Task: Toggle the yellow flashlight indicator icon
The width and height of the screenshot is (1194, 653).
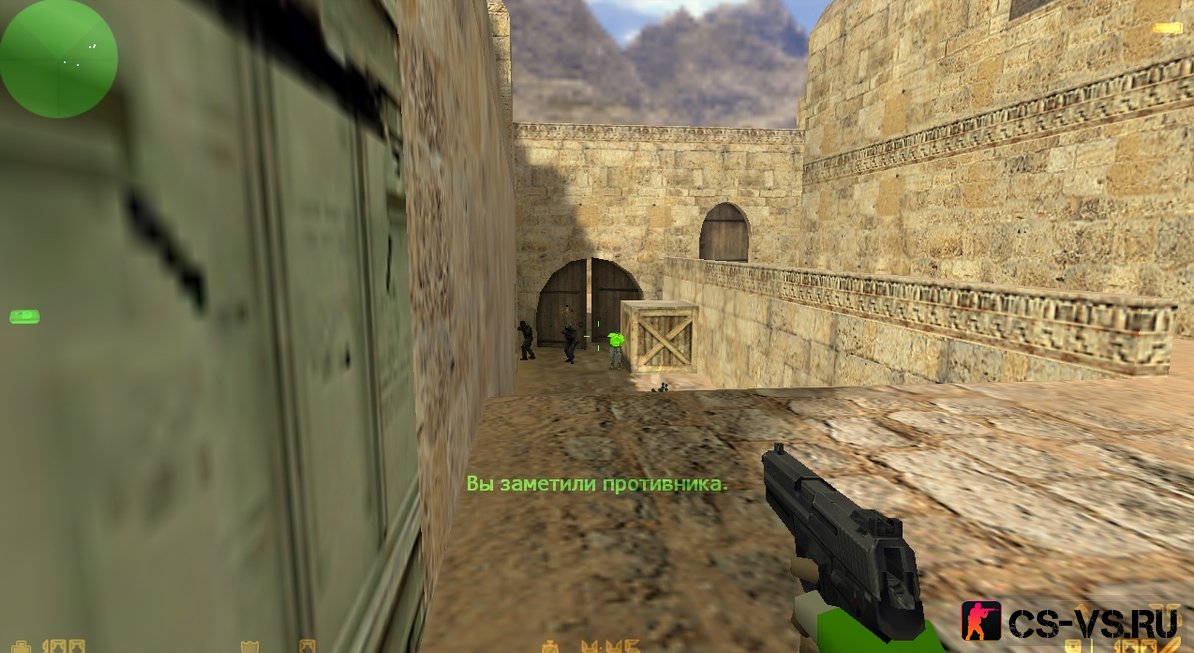Action: pyautogui.click(x=1167, y=28)
